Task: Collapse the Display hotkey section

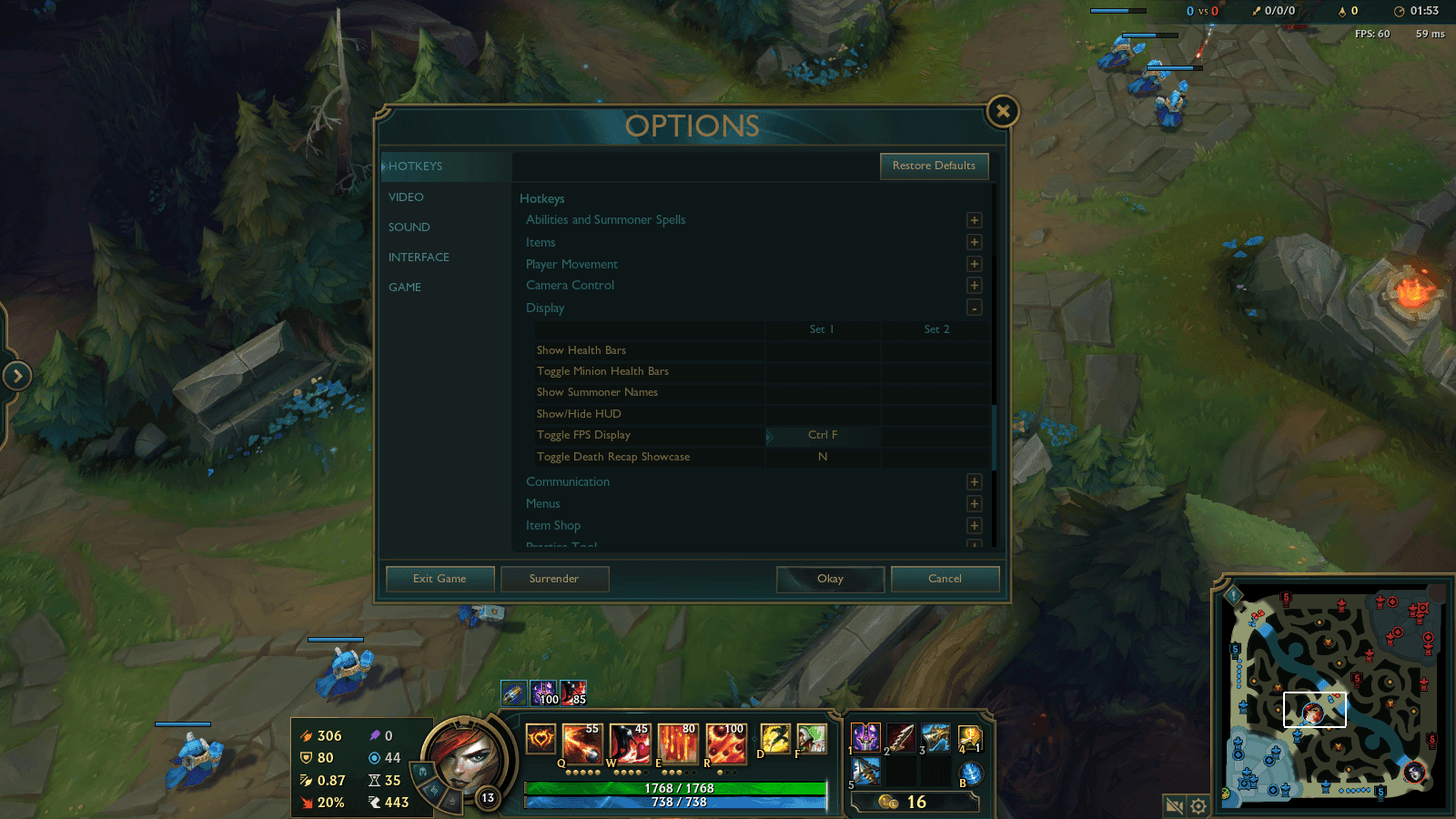Action: click(974, 308)
